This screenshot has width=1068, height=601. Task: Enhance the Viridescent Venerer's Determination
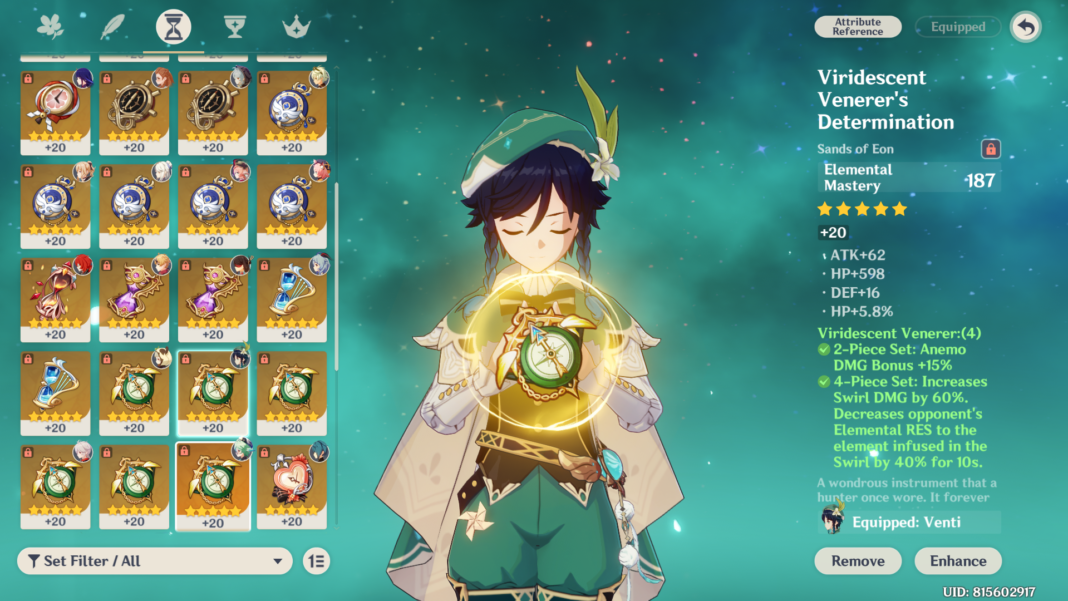pos(958,561)
